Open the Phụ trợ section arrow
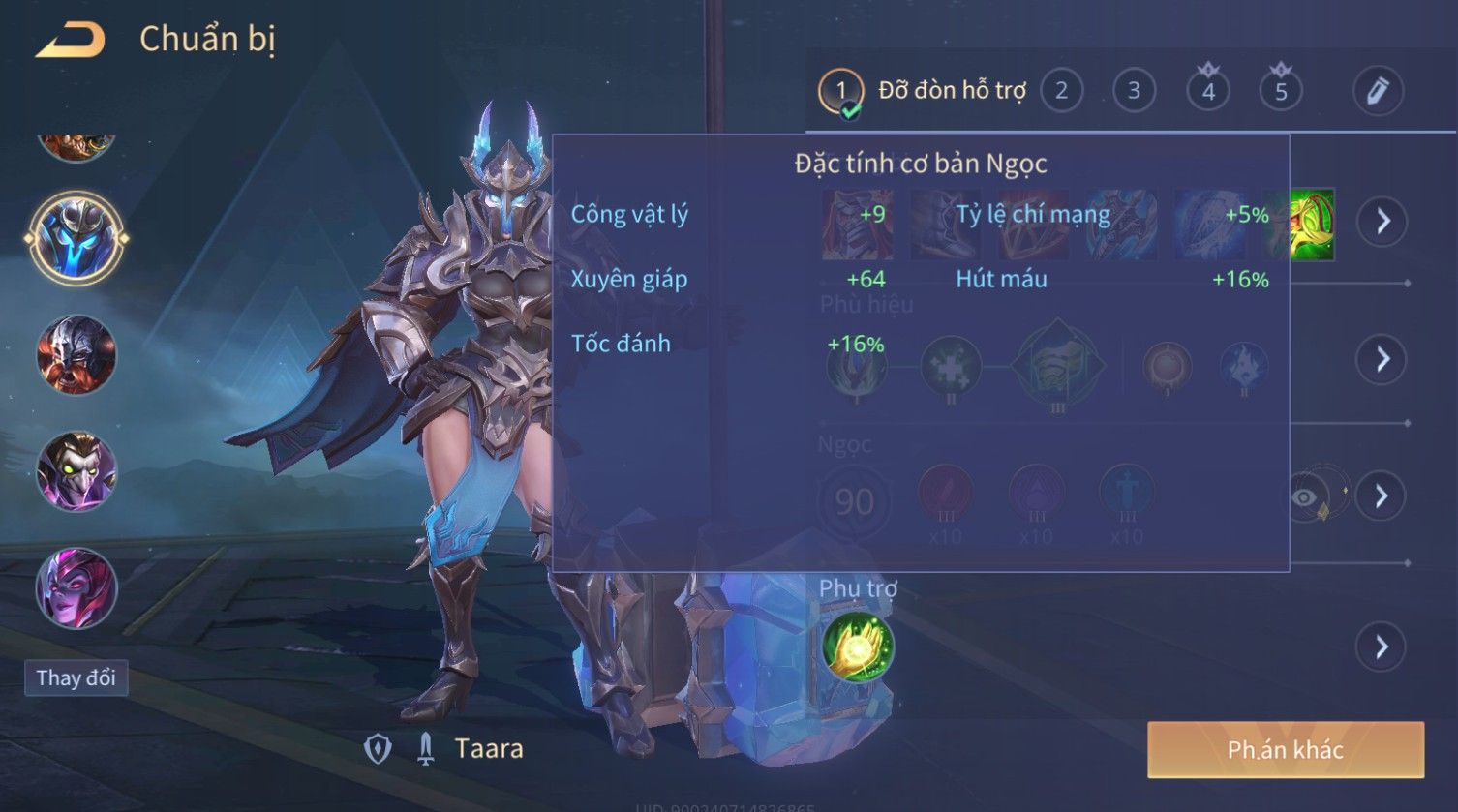The height and width of the screenshot is (812, 1458). coord(1382,647)
